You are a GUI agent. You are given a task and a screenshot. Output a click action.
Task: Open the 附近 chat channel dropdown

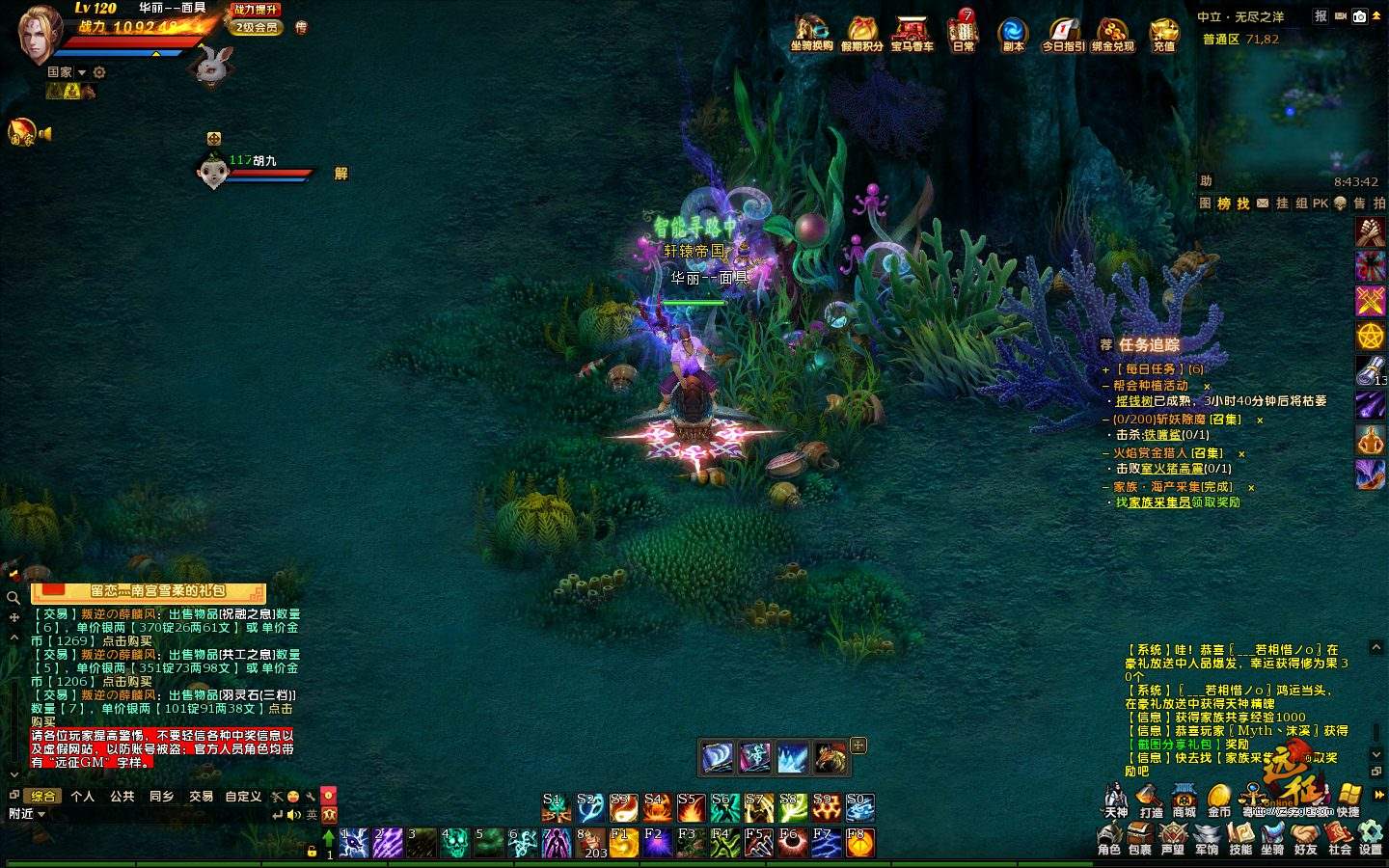point(27,814)
